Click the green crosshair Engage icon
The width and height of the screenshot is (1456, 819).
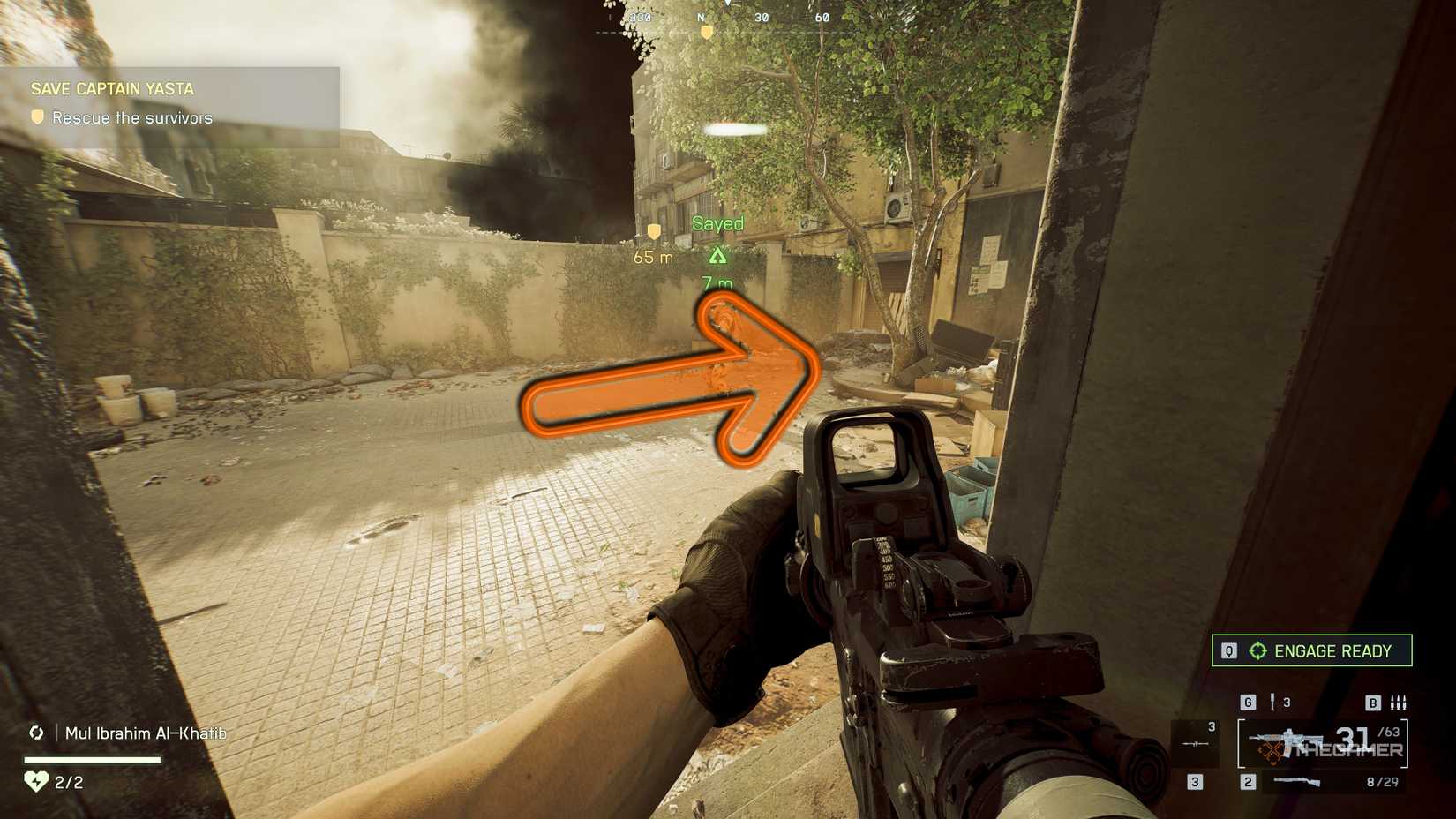coord(1258,650)
